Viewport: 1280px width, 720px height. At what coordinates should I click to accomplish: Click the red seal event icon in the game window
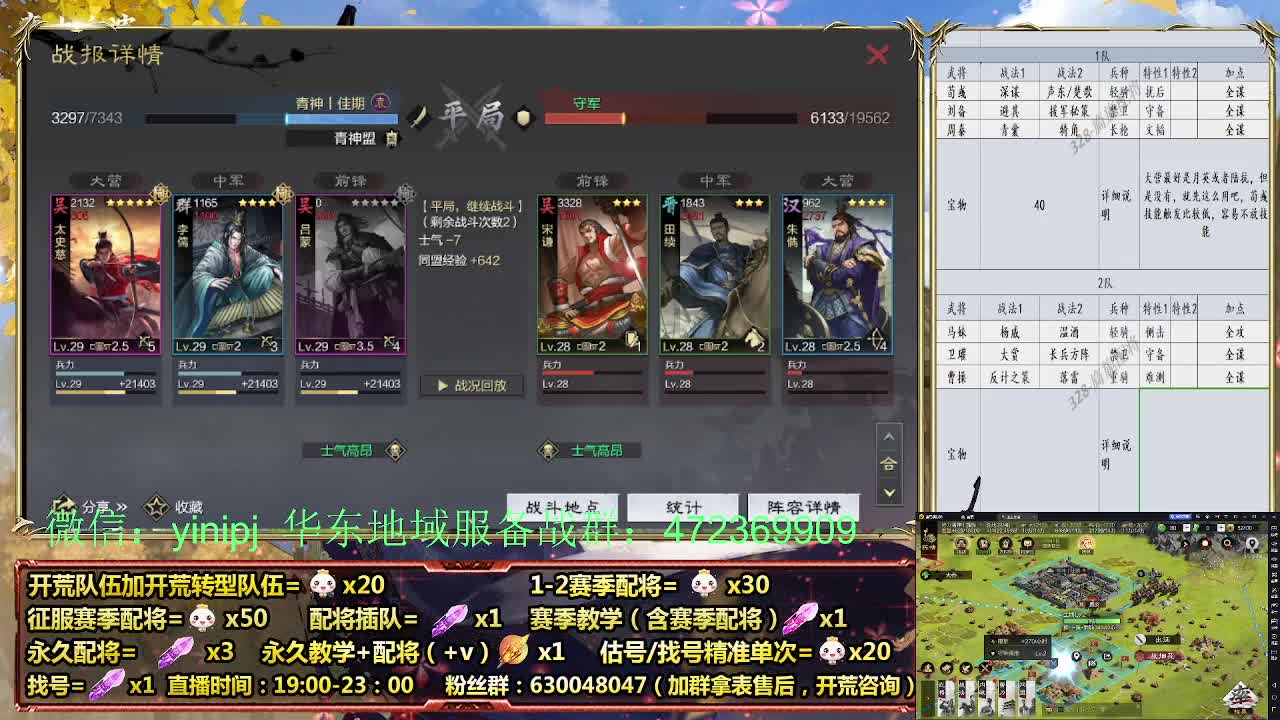pyautogui.click(x=1087, y=543)
